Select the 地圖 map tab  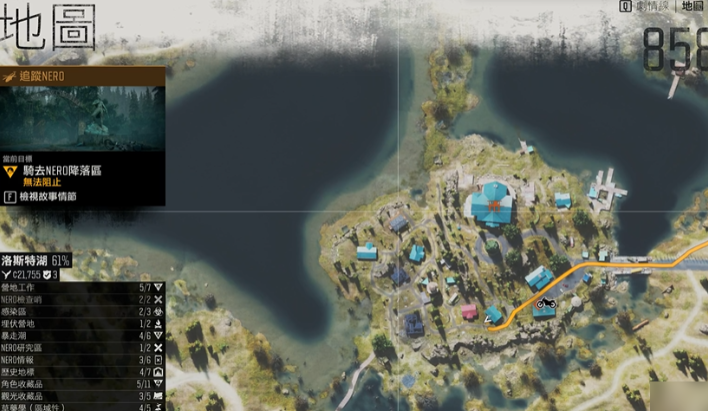pyautogui.click(x=691, y=6)
